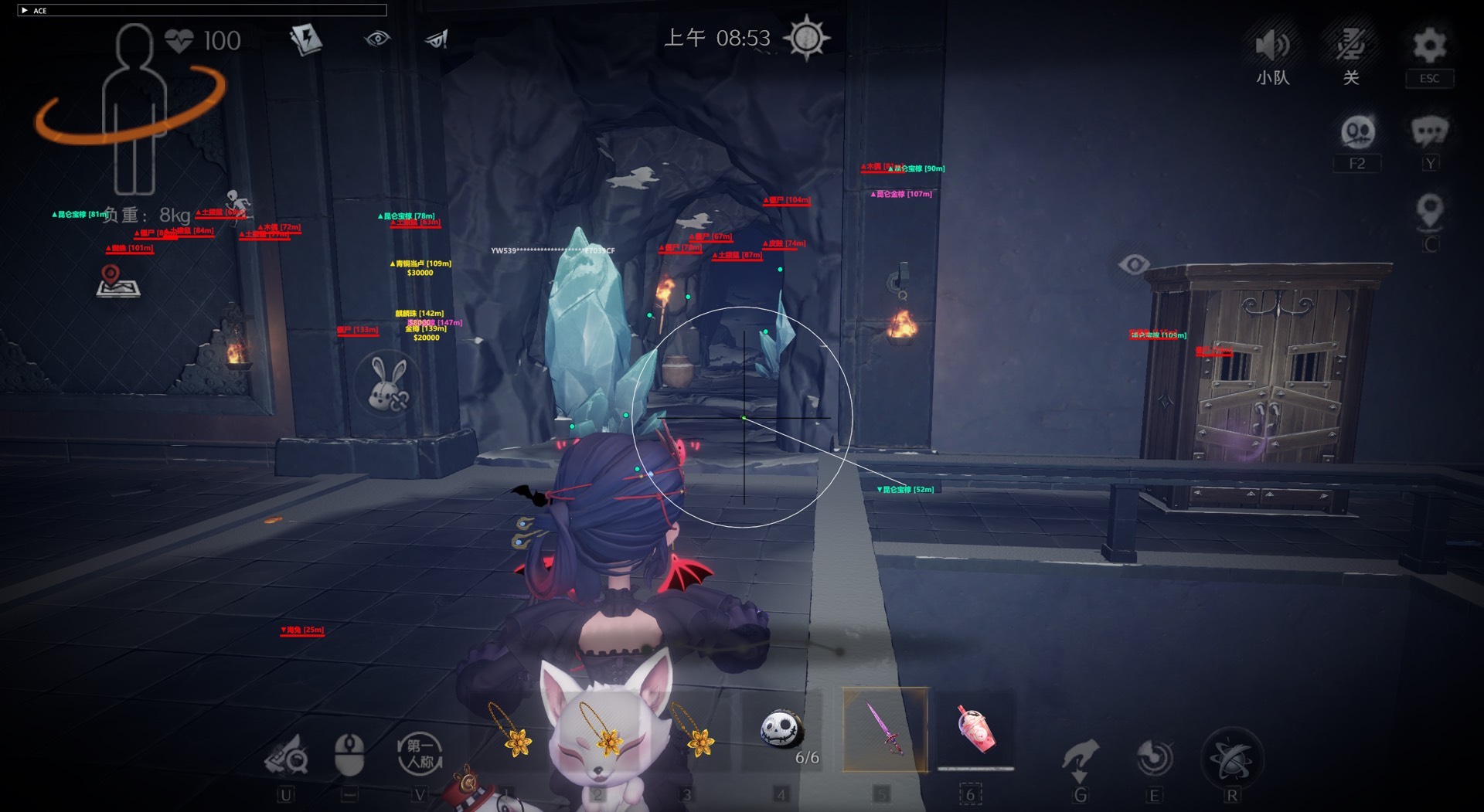Toggle the muted microphone icon
This screenshot has width=1484, height=812.
tap(1350, 46)
